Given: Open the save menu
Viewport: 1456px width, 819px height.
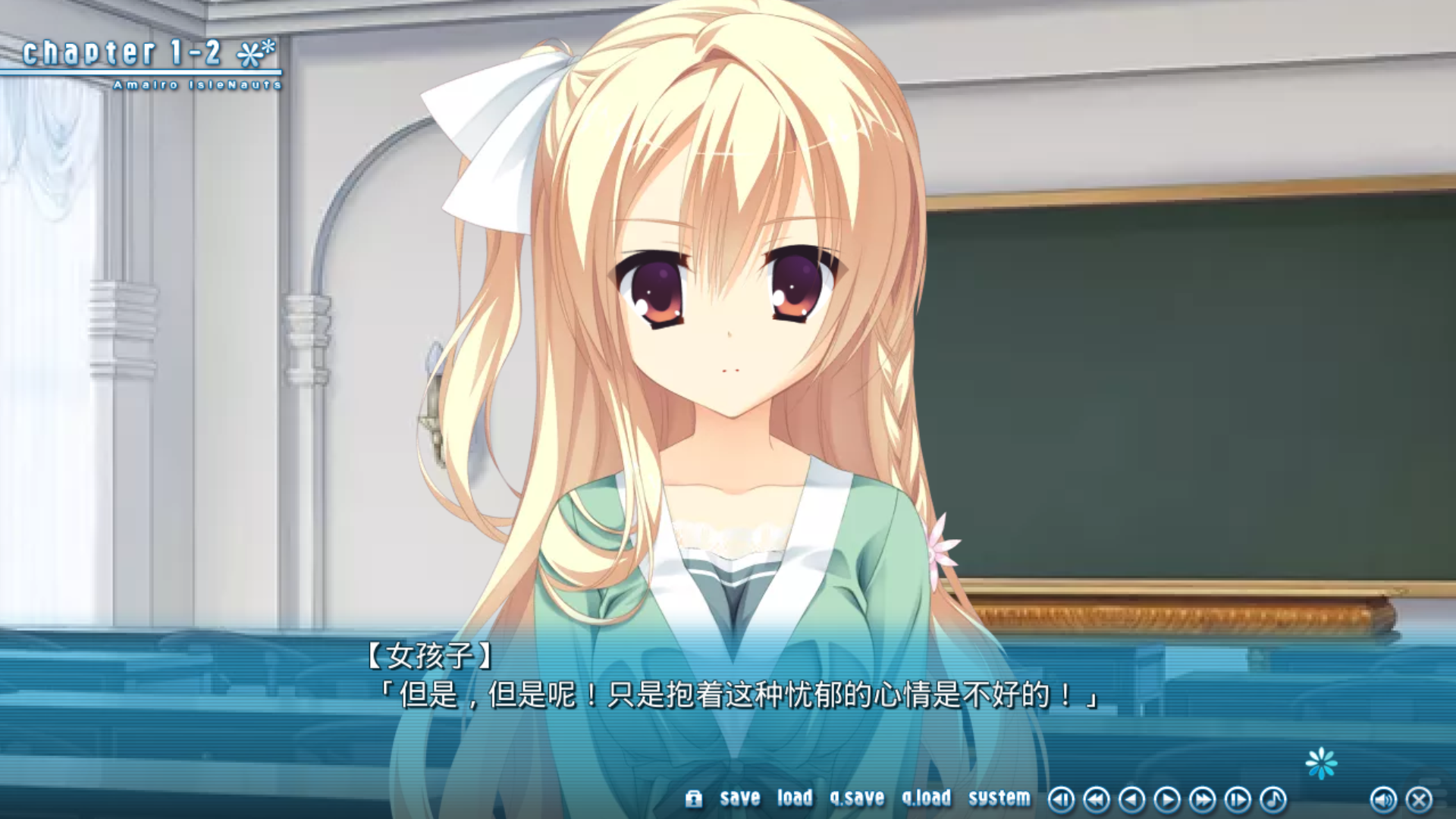Looking at the screenshot, I should coord(739,798).
